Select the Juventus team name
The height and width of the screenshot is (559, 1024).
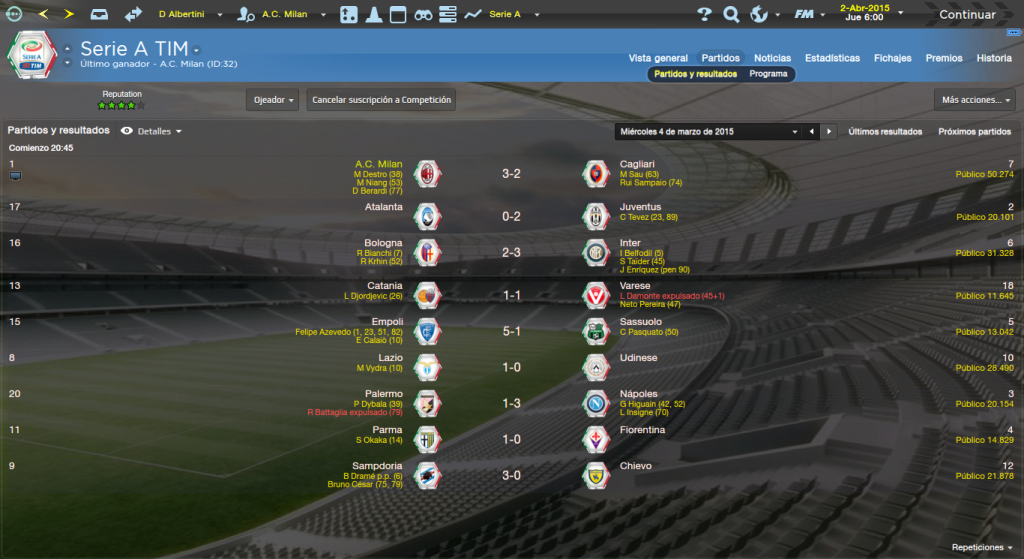click(640, 207)
